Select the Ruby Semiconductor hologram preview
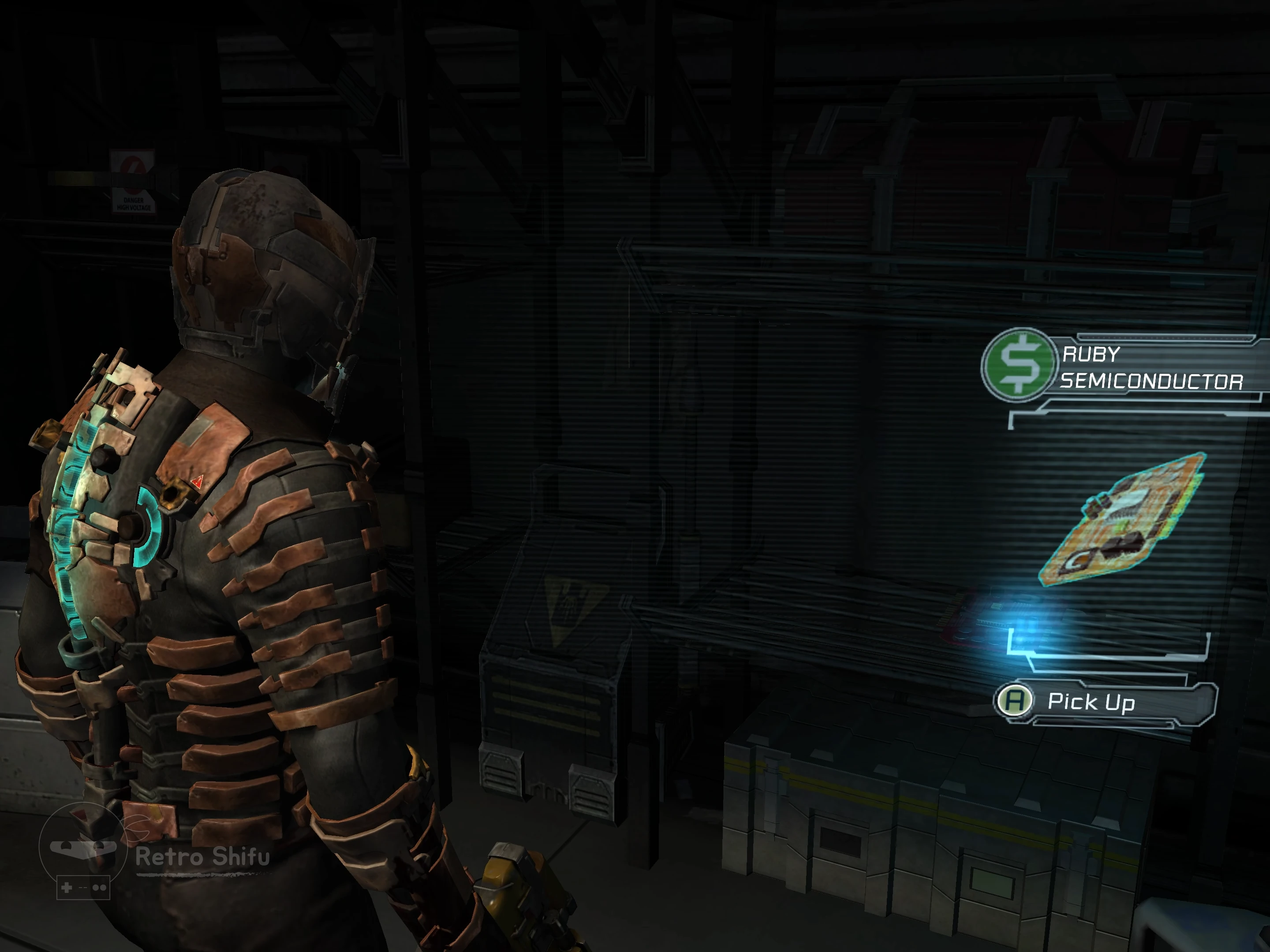The width and height of the screenshot is (1270, 952). tap(1124, 521)
